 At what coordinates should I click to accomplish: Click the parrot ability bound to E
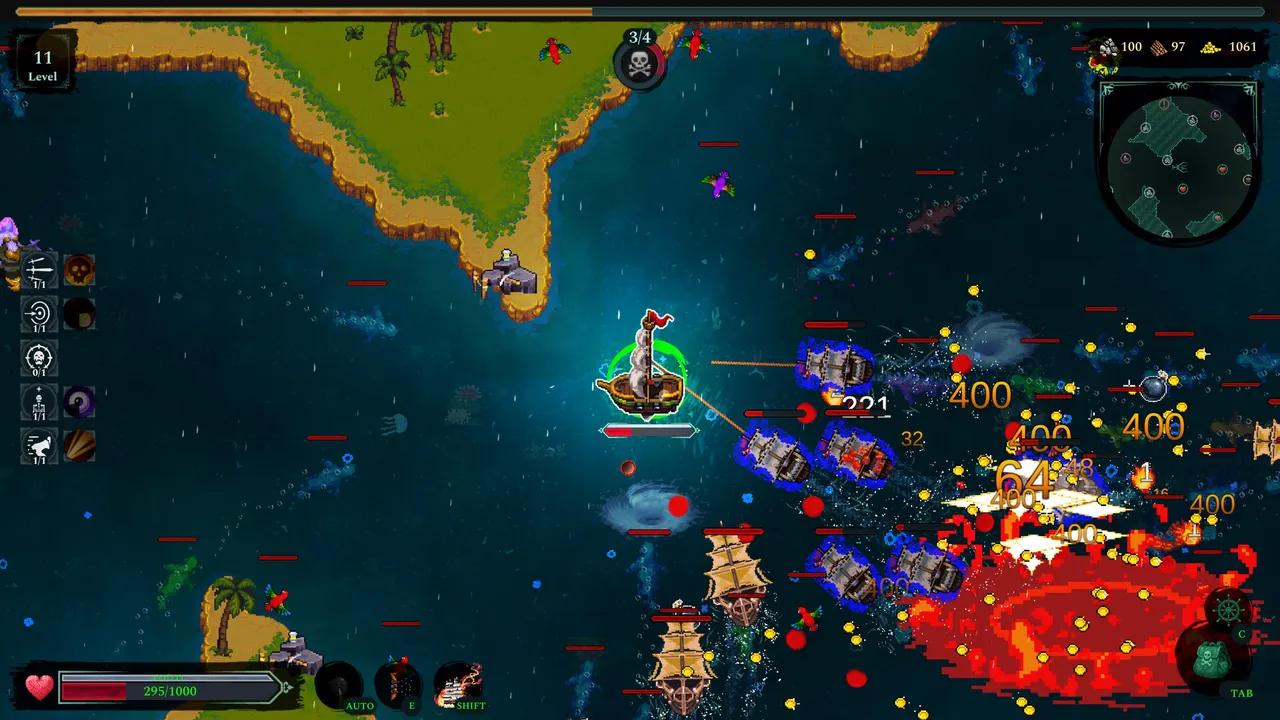tap(402, 683)
